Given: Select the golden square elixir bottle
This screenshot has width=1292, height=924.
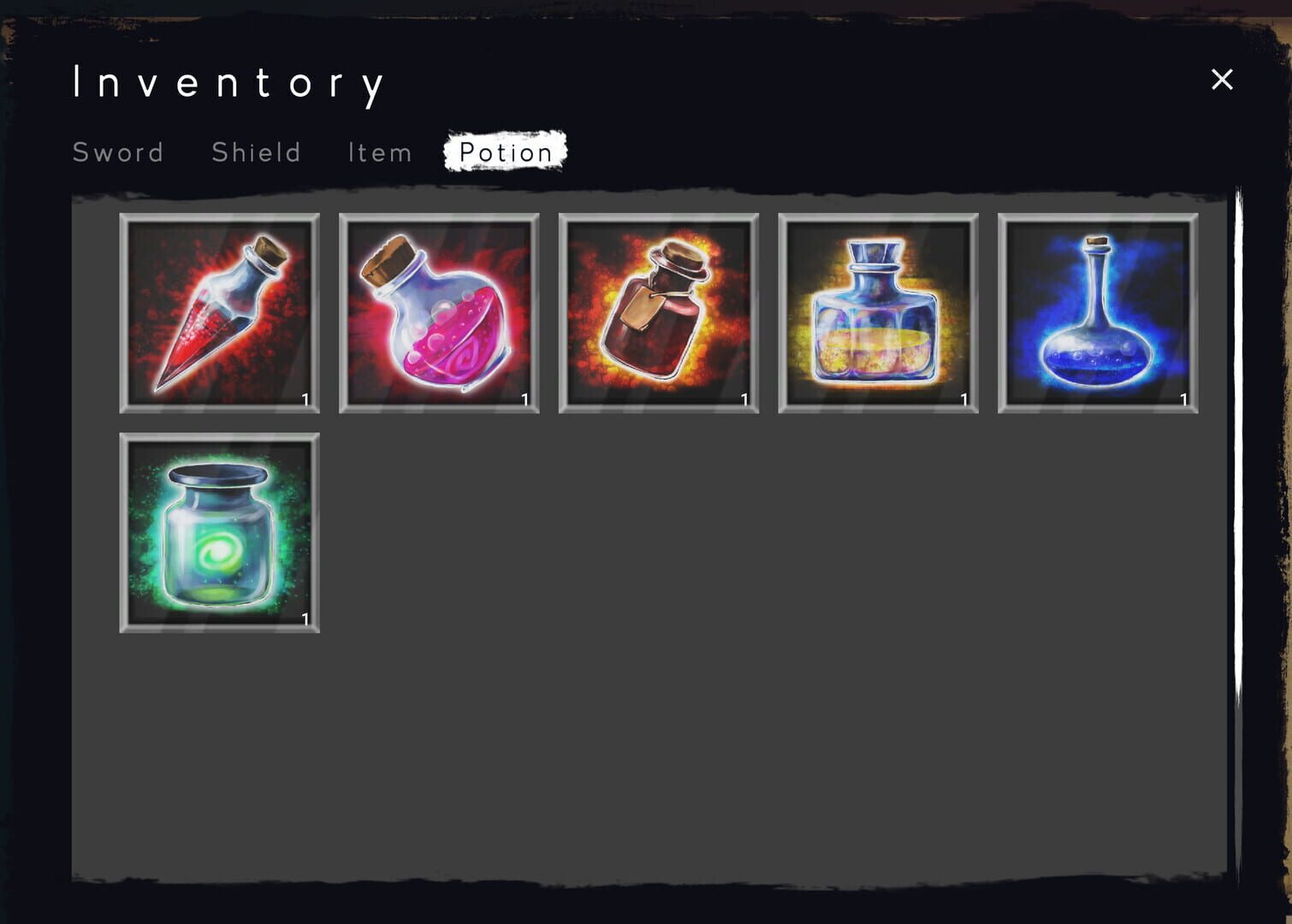Looking at the screenshot, I should 878,313.
